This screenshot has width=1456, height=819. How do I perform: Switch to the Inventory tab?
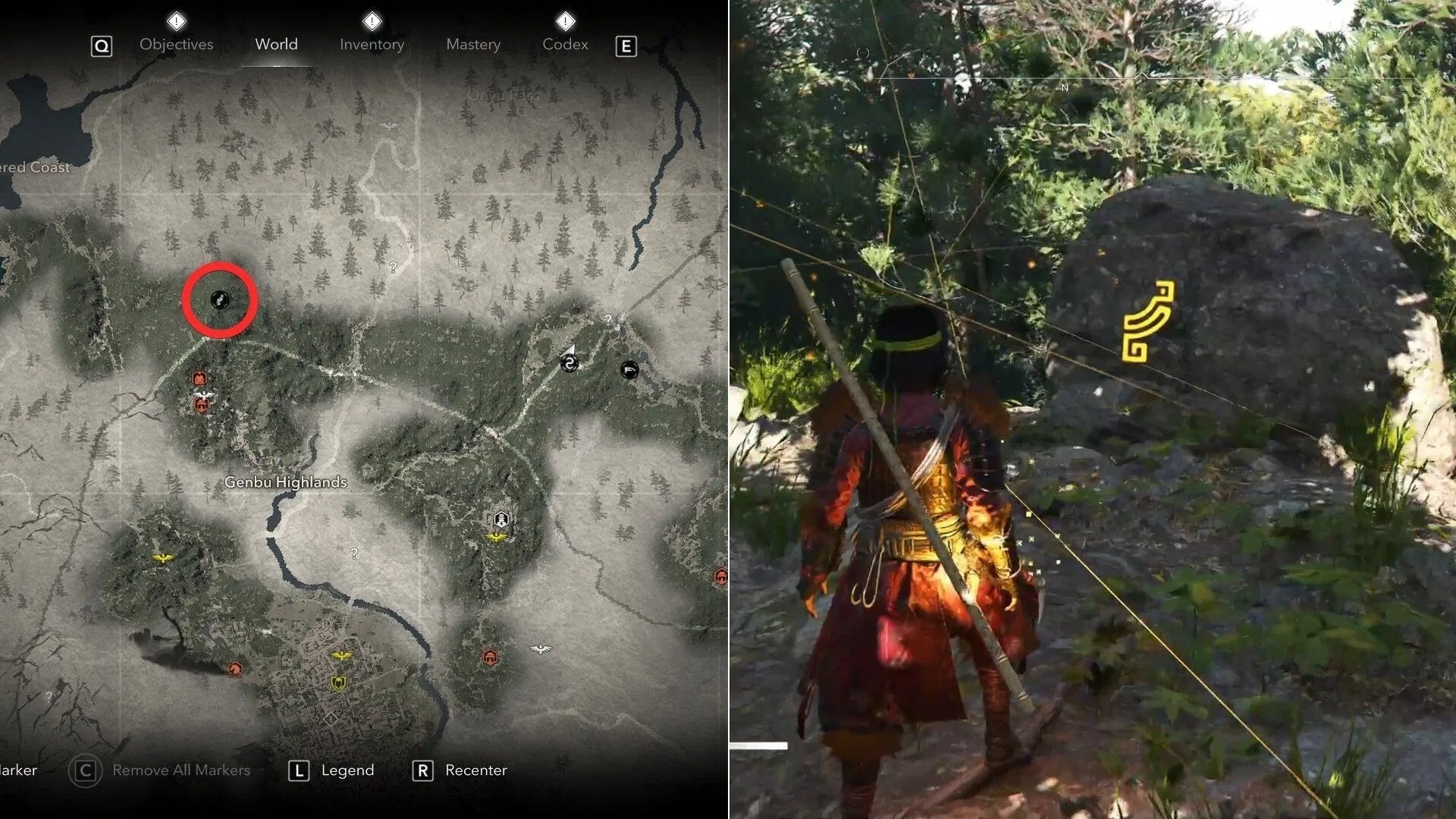tap(372, 44)
